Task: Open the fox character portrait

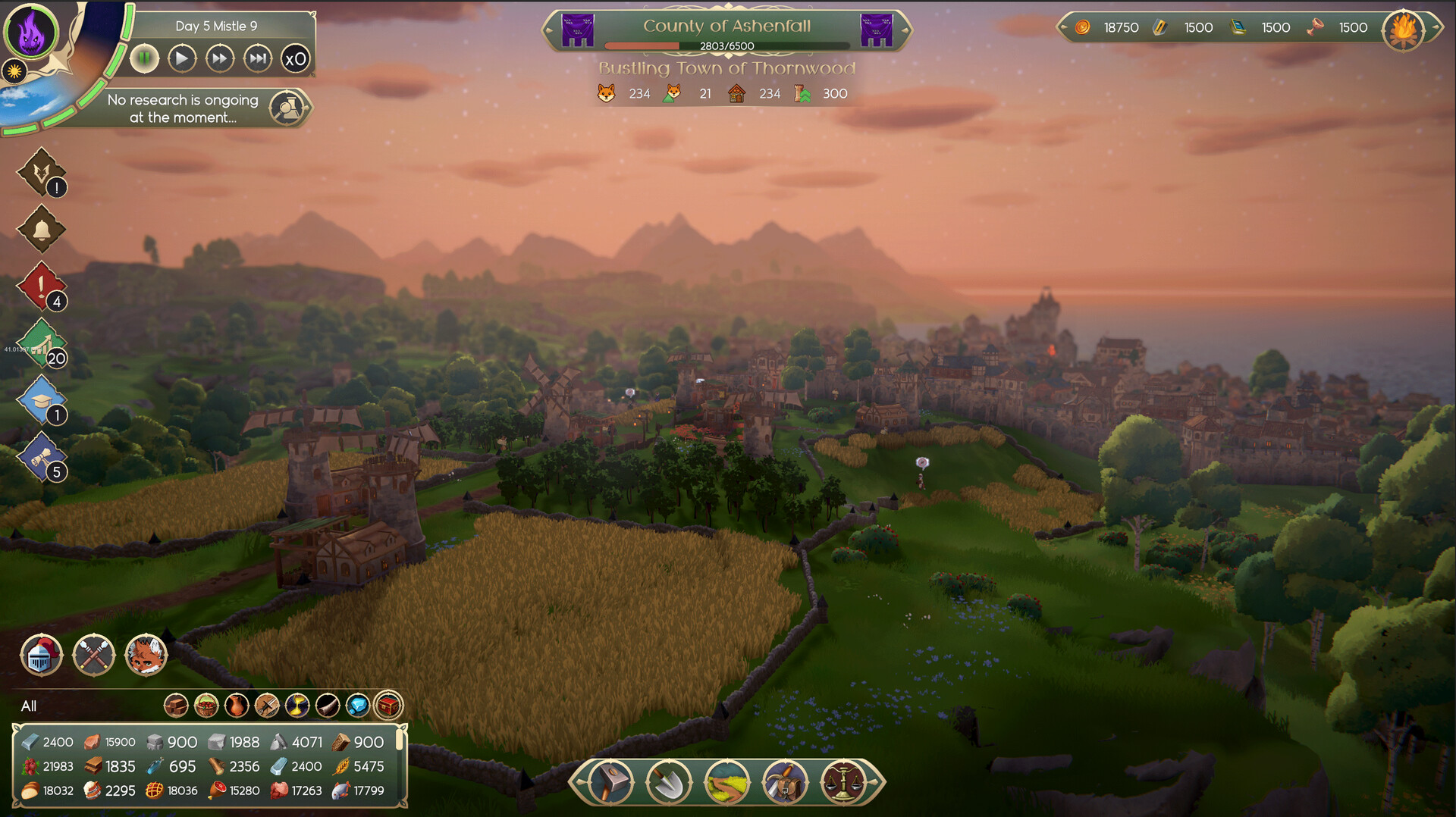Action: (146, 655)
